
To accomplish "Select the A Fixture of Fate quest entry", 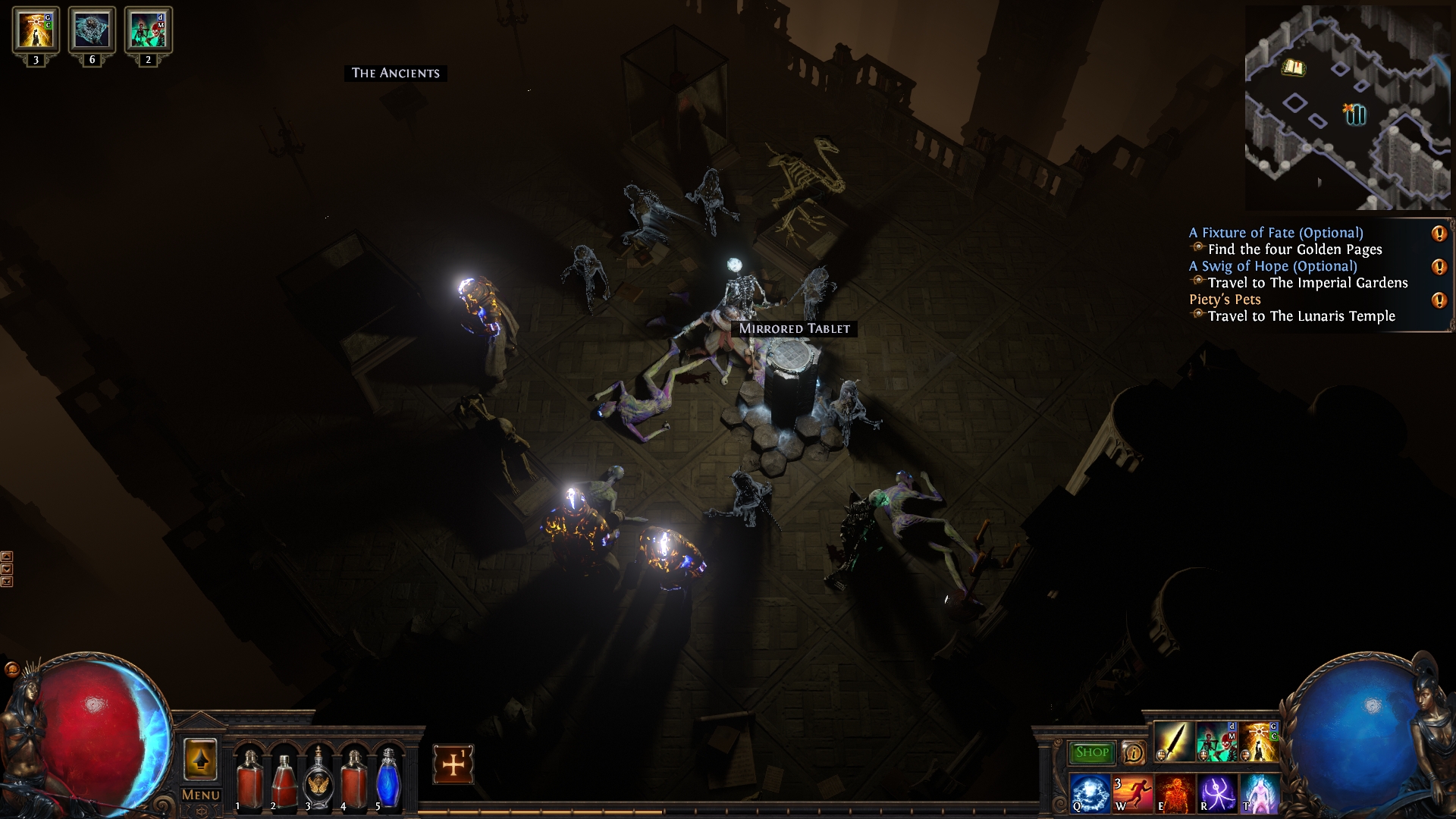I will [x=1276, y=233].
